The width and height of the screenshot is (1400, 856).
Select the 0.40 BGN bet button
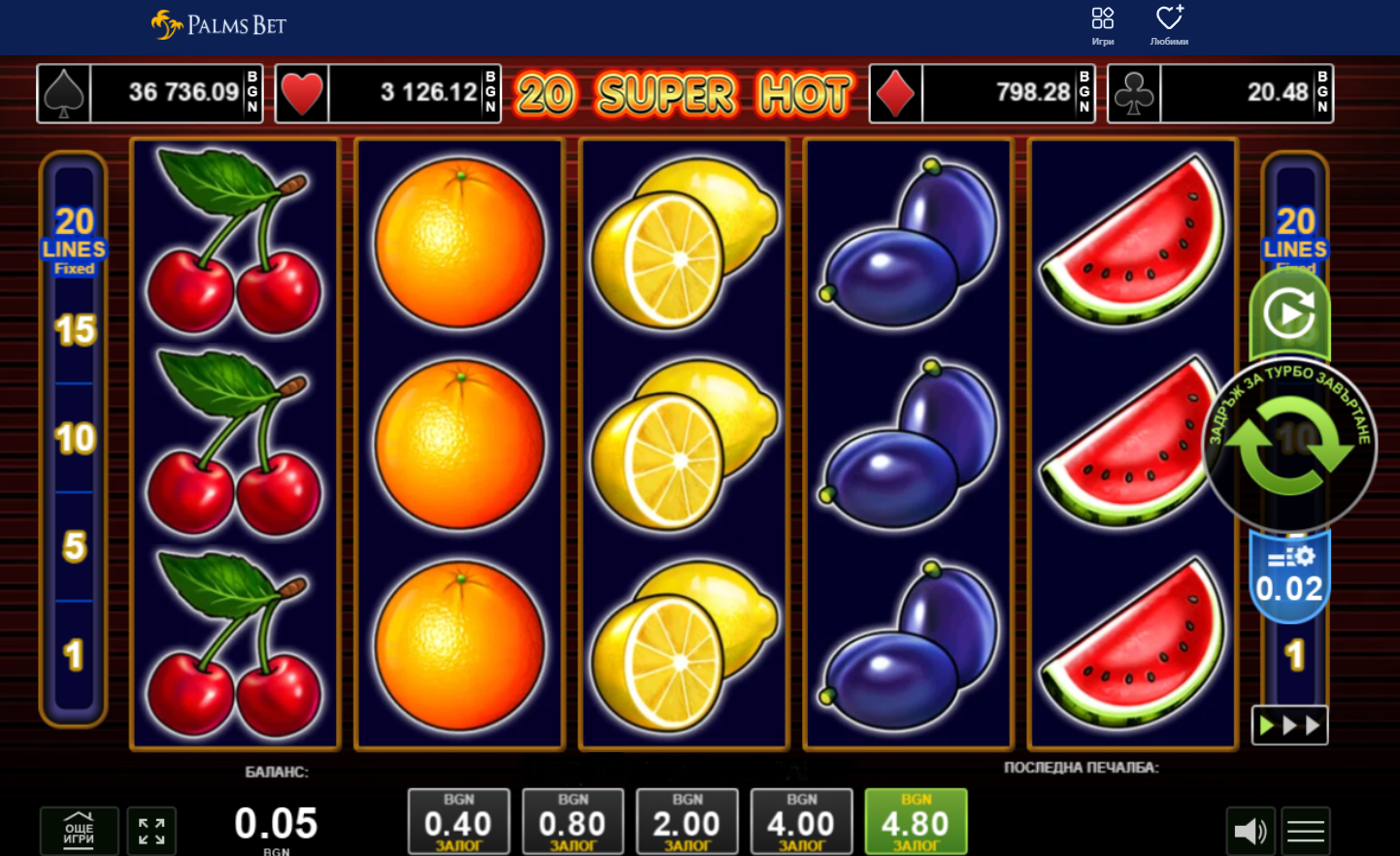pyautogui.click(x=458, y=821)
